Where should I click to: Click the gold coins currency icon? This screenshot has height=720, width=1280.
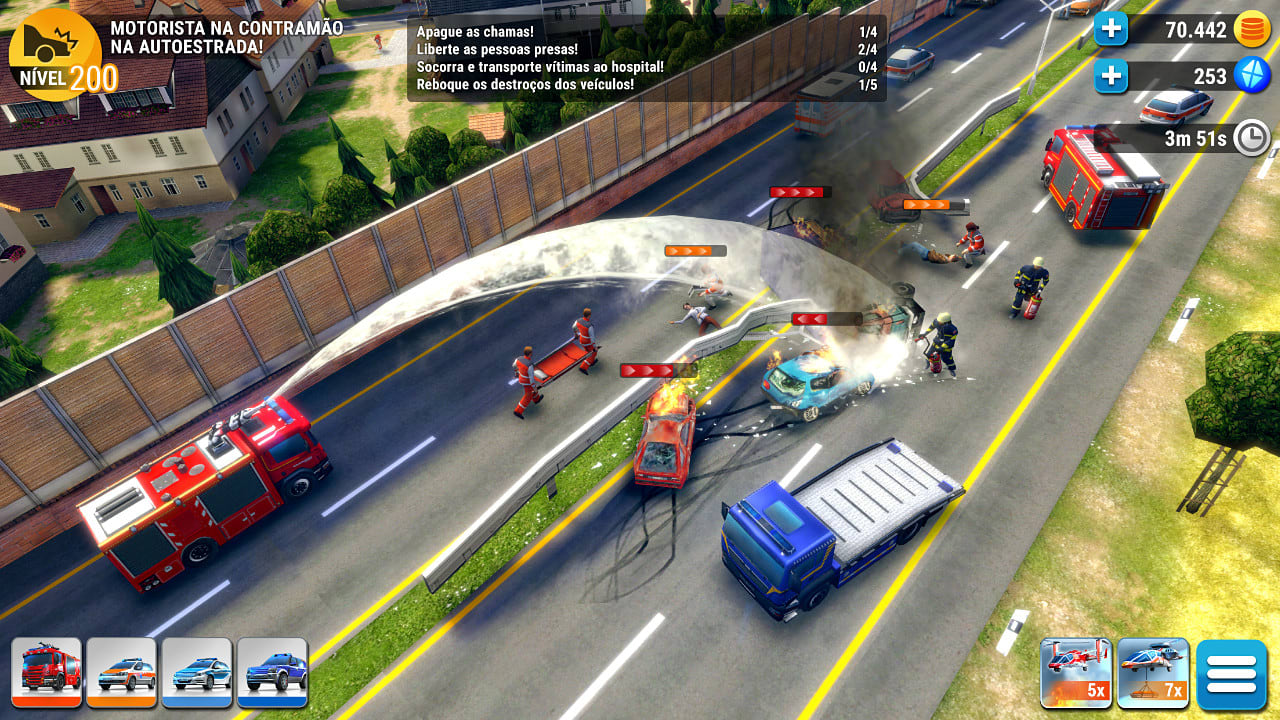(1253, 29)
